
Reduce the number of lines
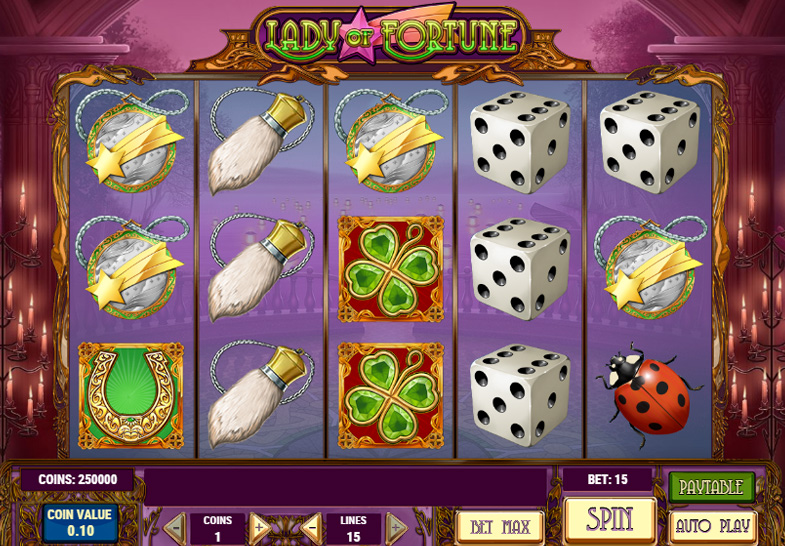(312, 526)
